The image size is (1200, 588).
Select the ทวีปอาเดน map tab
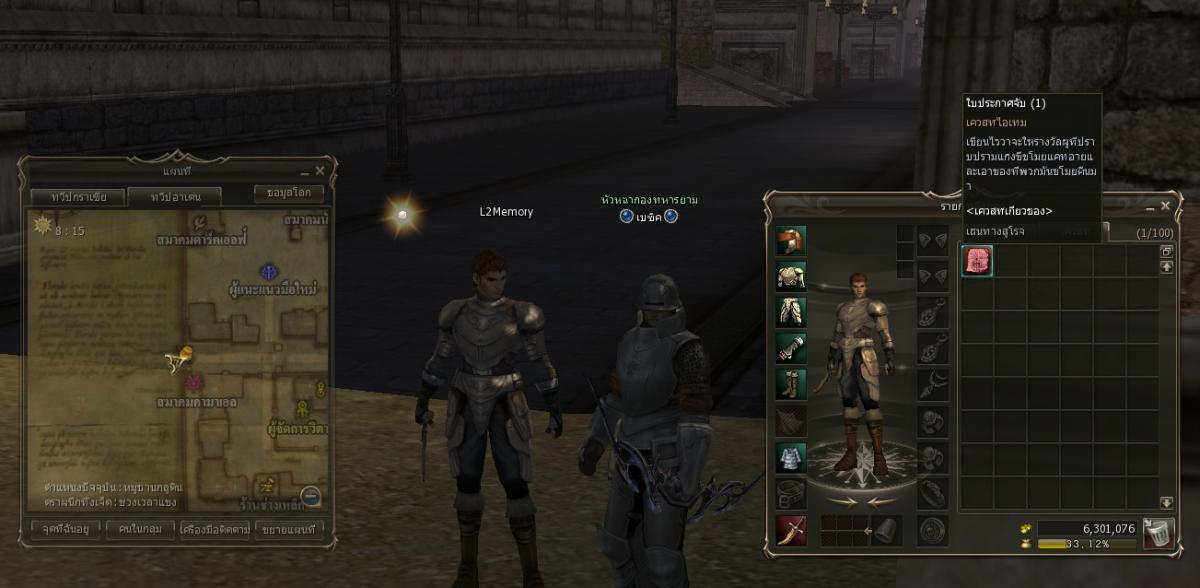tap(173, 196)
